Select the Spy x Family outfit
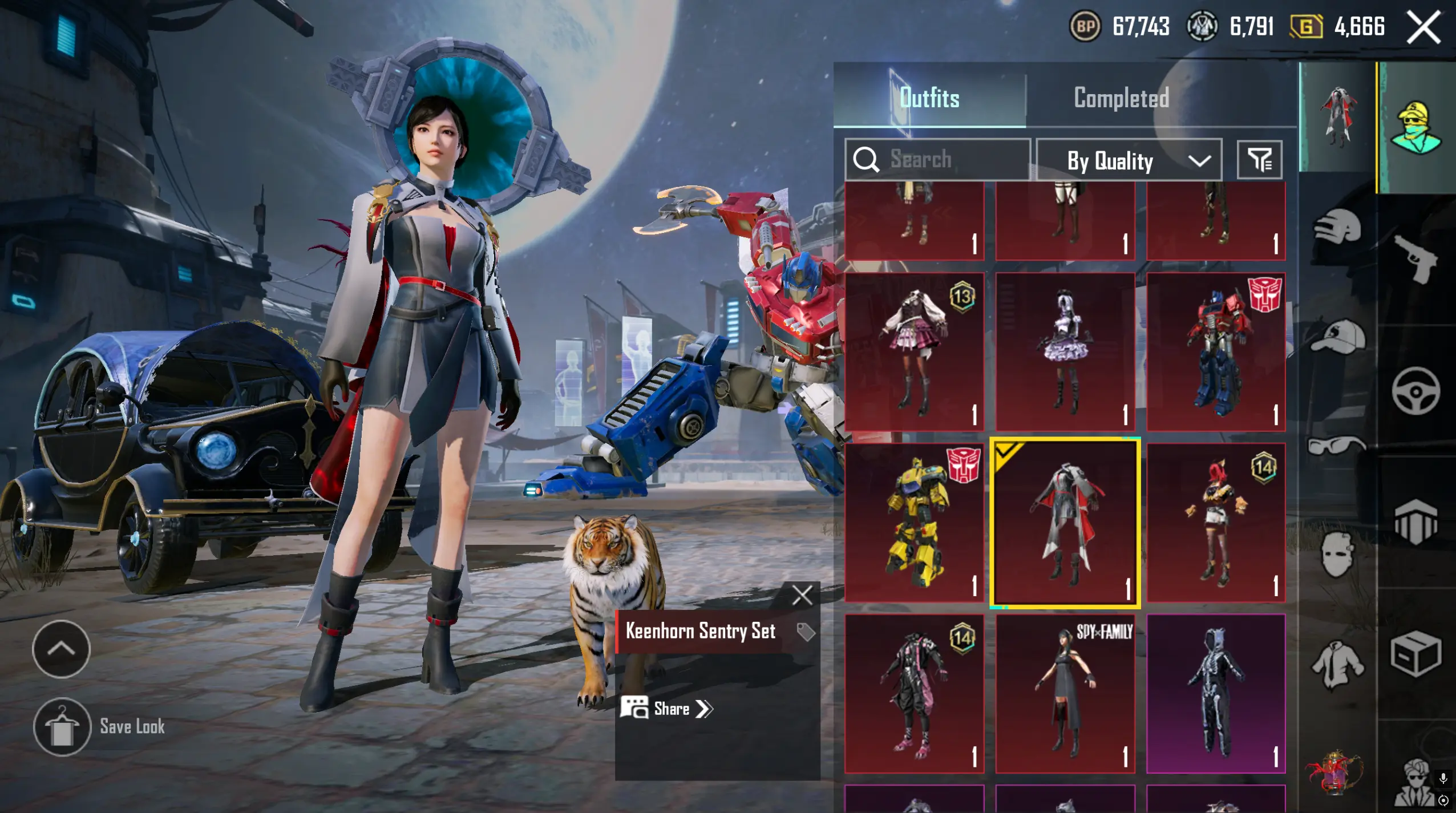 click(x=1065, y=693)
